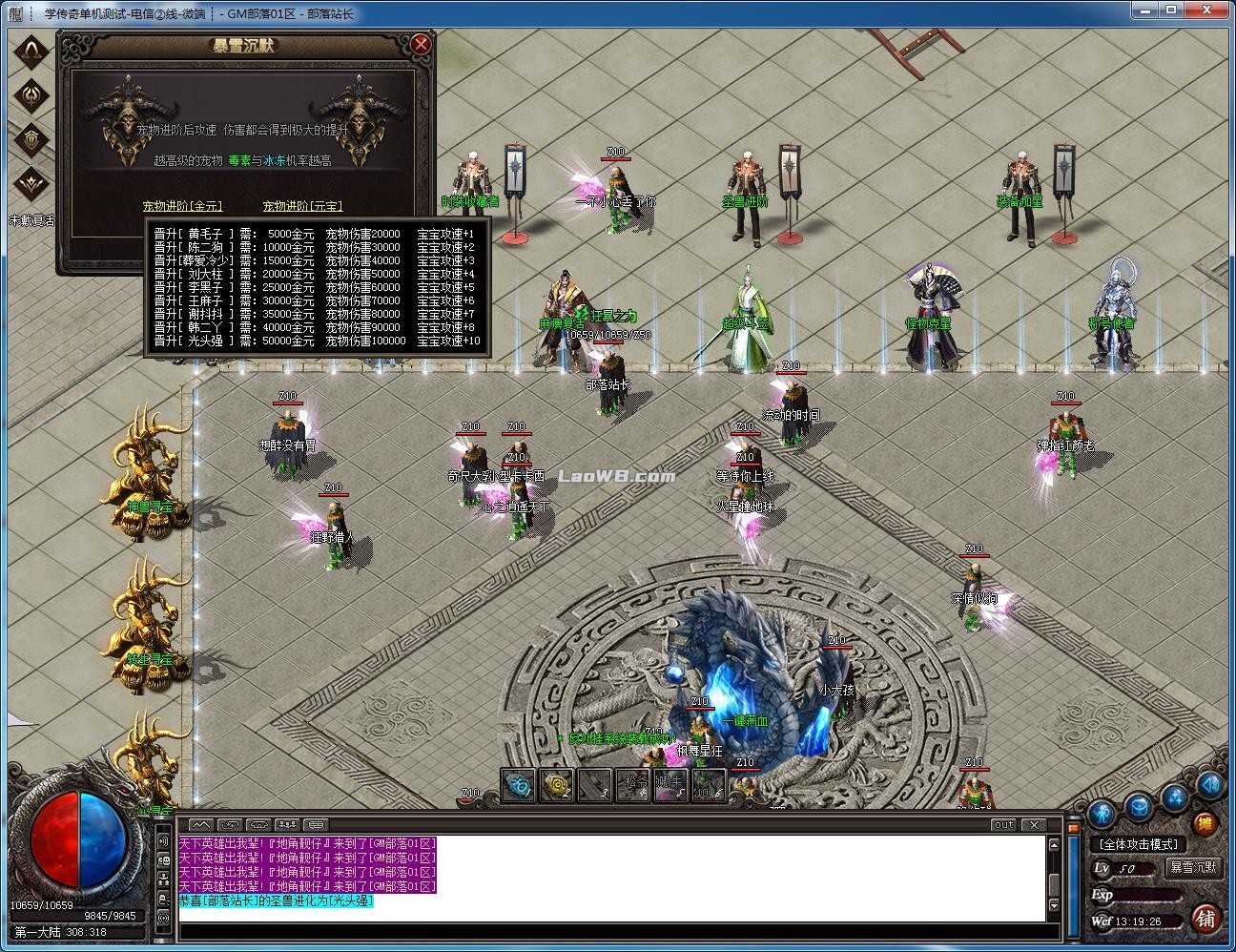1236x952 pixels.
Task: Click the 暴雪沉默 name button
Action: point(1193,867)
